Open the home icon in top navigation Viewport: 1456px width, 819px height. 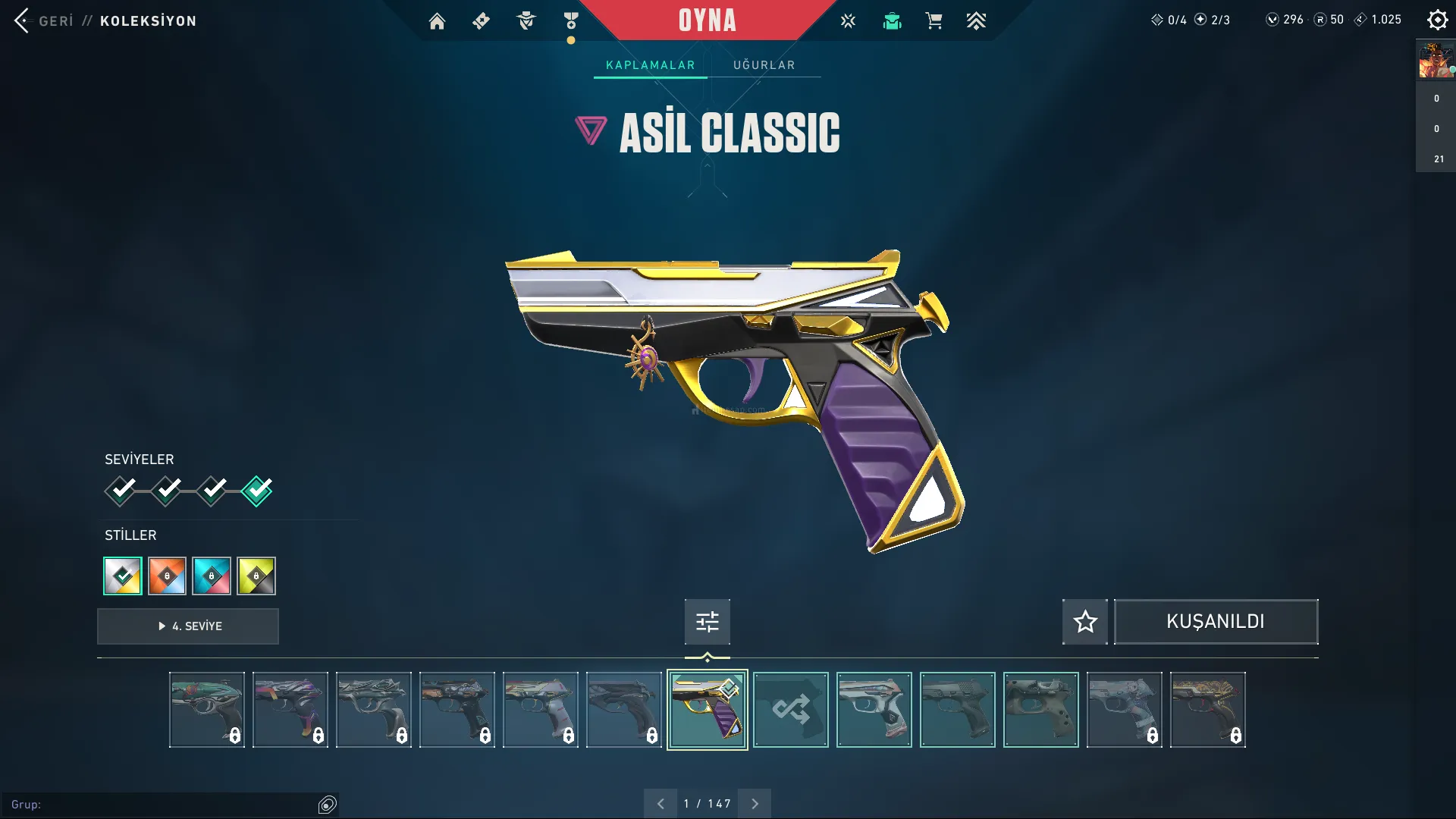coord(437,21)
